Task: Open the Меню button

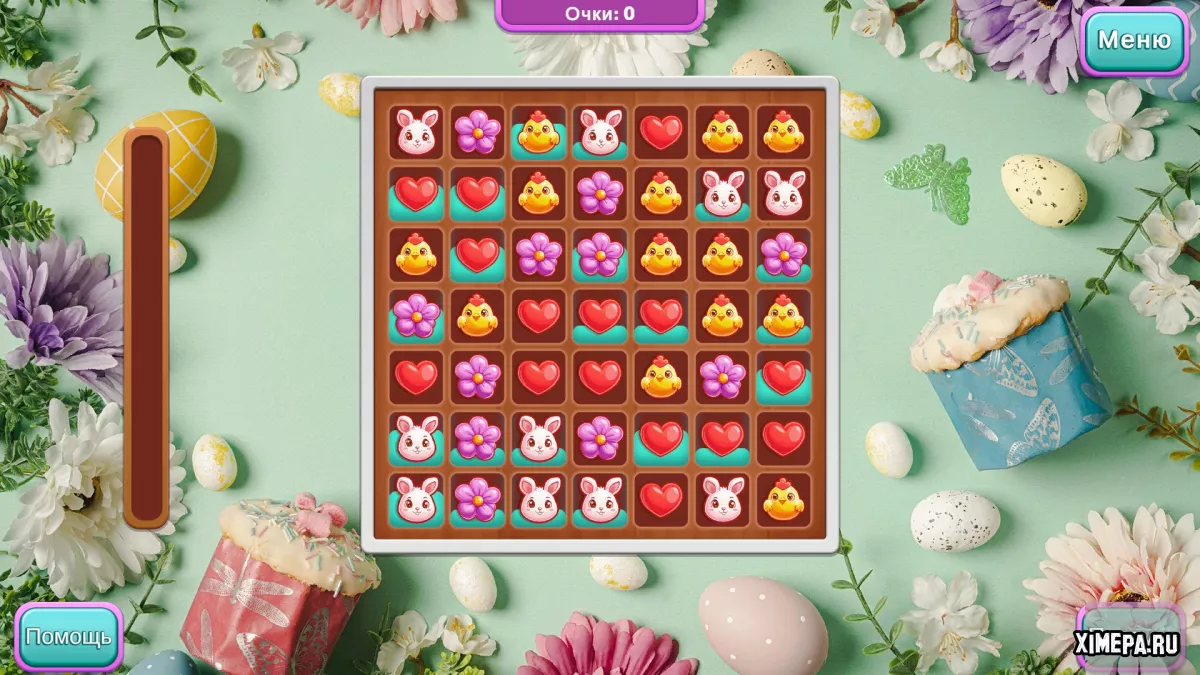Action: (x=1133, y=40)
